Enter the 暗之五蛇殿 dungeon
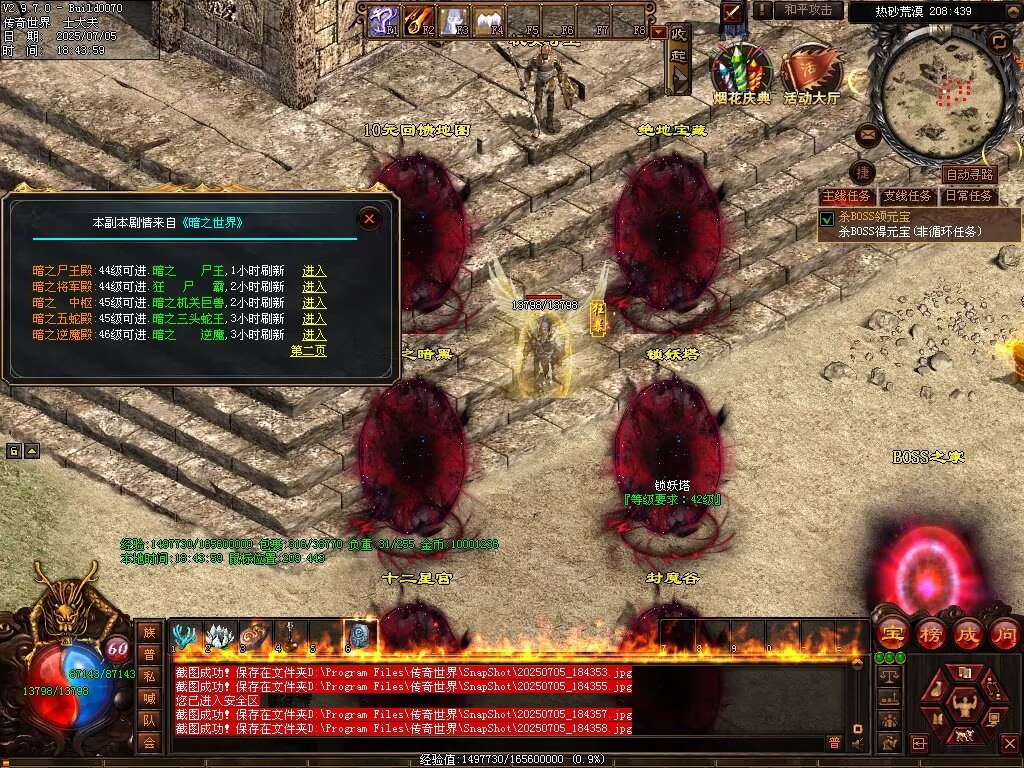The width and height of the screenshot is (1024, 768). point(314,319)
